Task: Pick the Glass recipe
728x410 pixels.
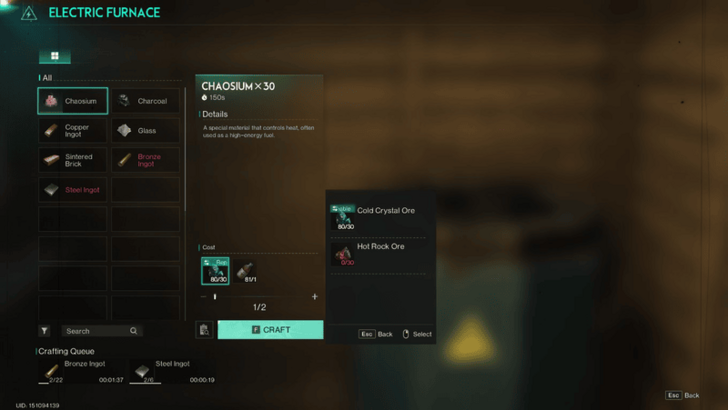Action: [x=145, y=130]
